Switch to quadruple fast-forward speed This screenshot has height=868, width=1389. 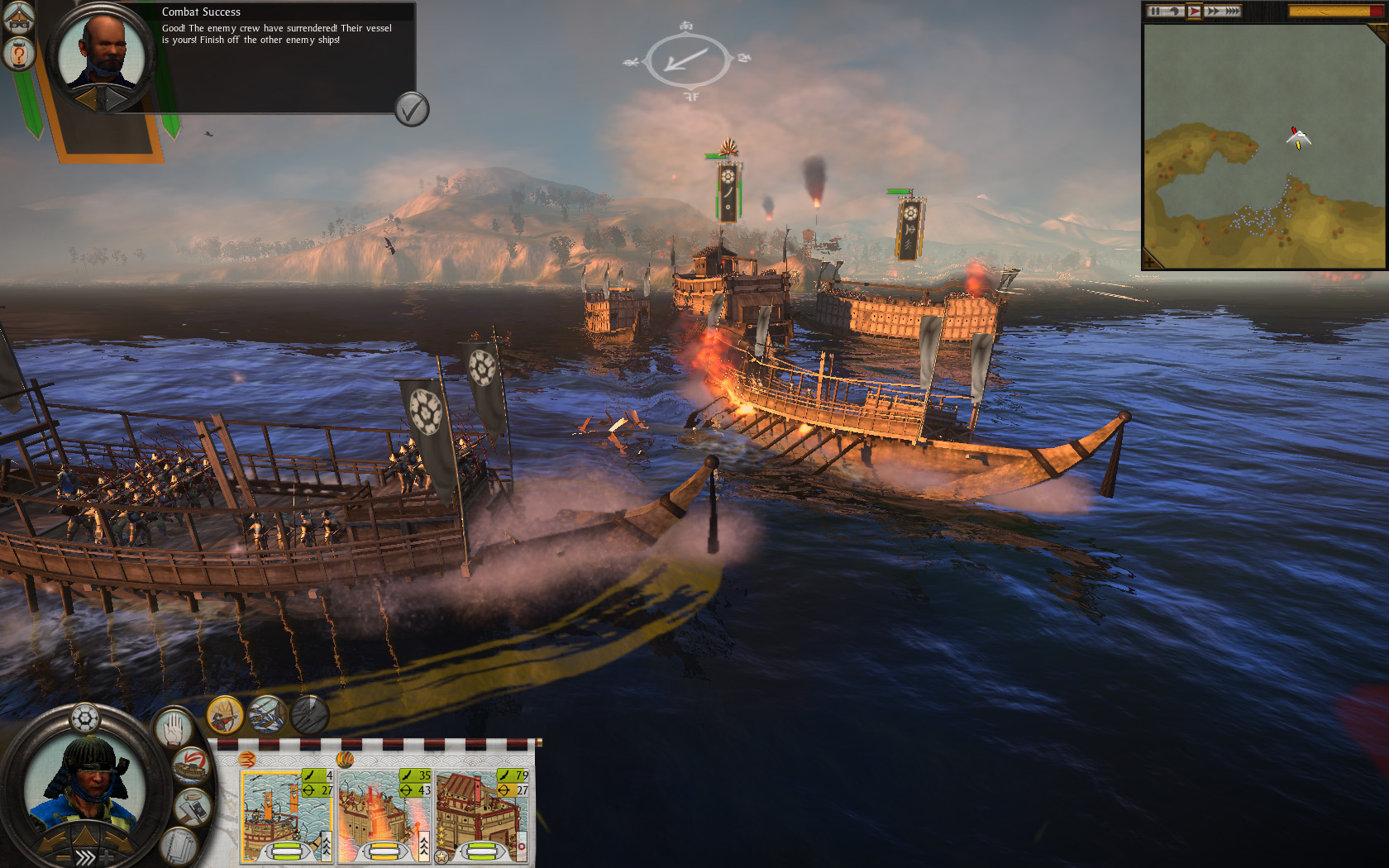[1232, 11]
